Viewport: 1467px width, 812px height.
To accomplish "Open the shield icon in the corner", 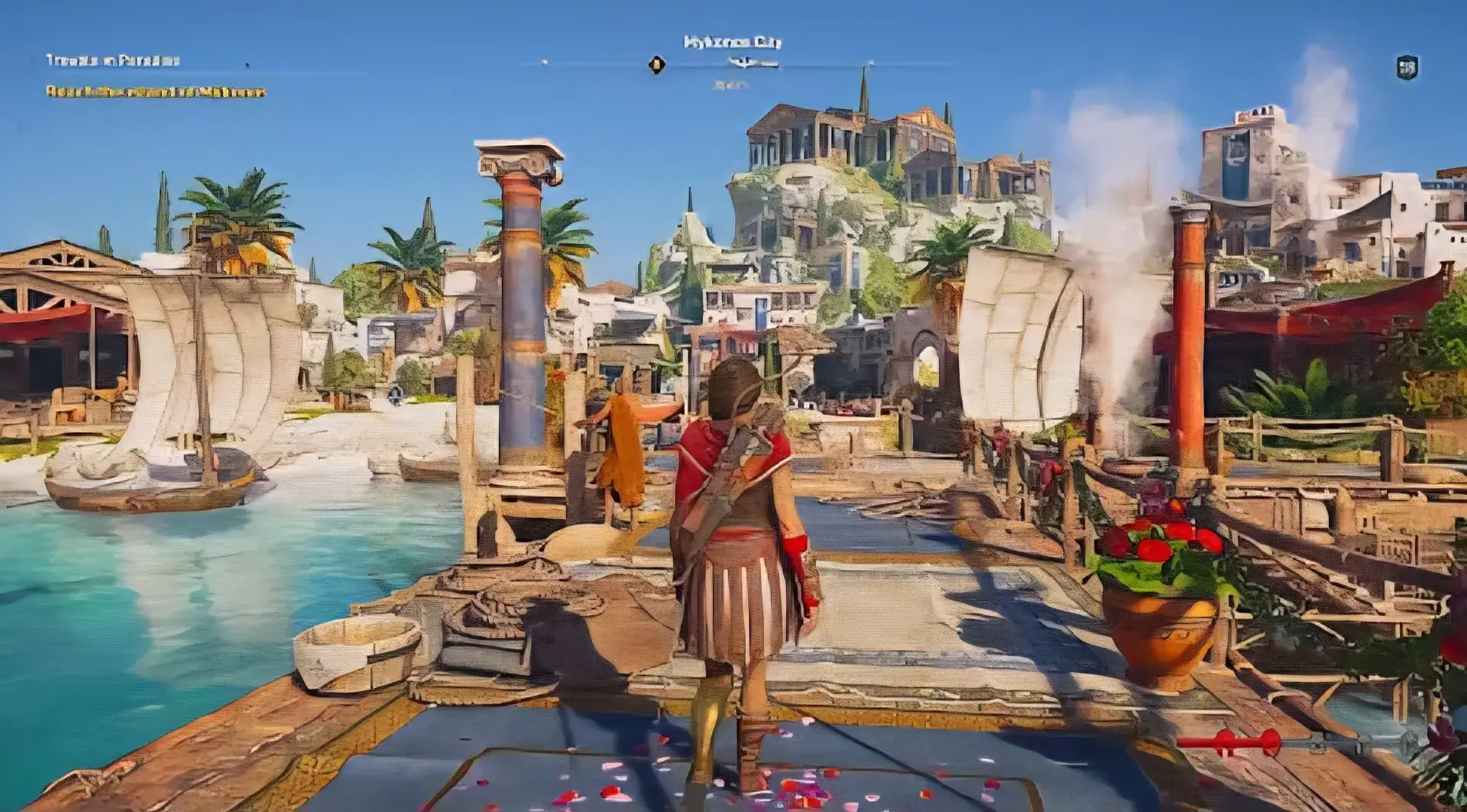I will click(1407, 67).
